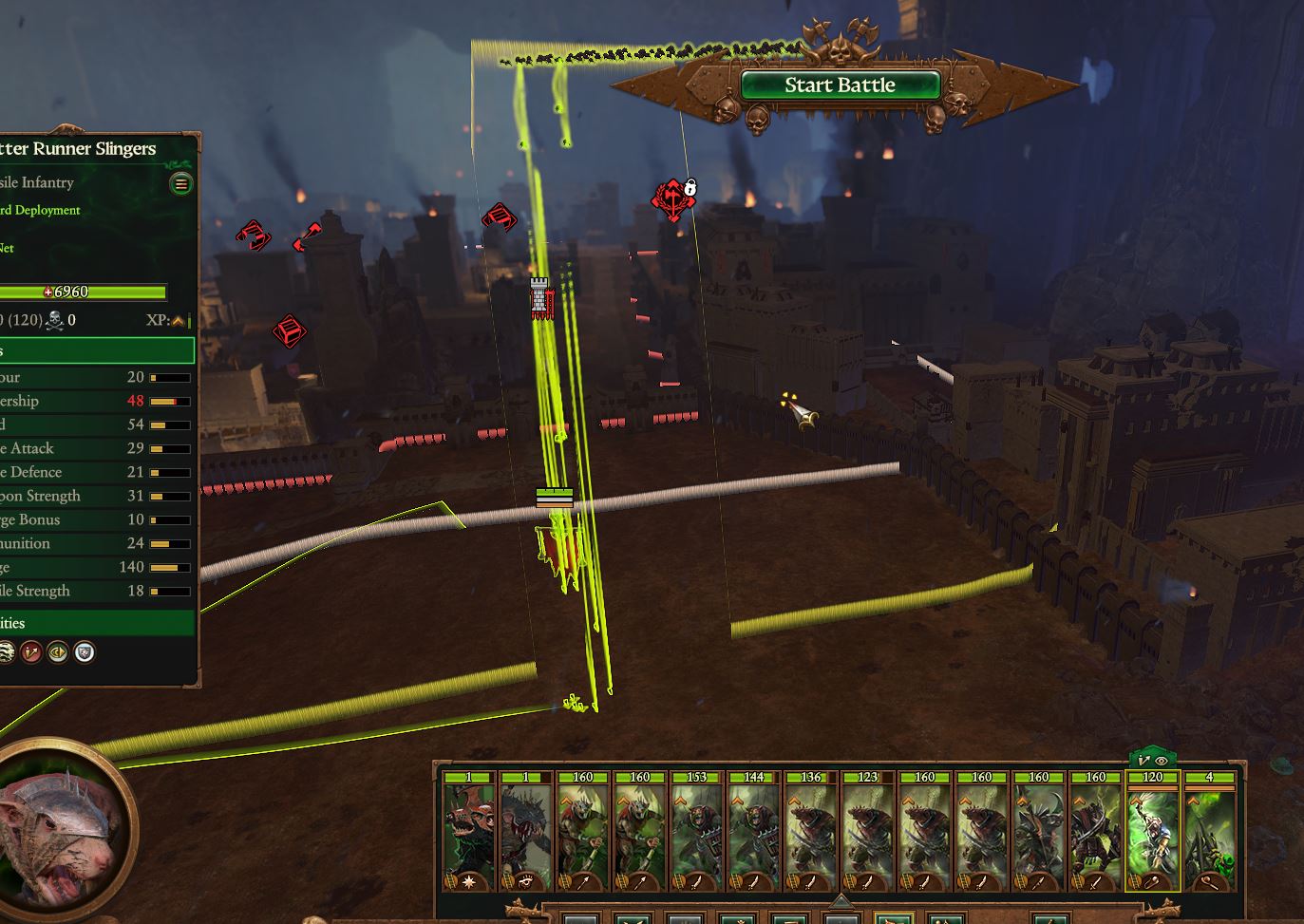Click the Ammunition stat bar
The width and height of the screenshot is (1304, 924).
point(171,543)
